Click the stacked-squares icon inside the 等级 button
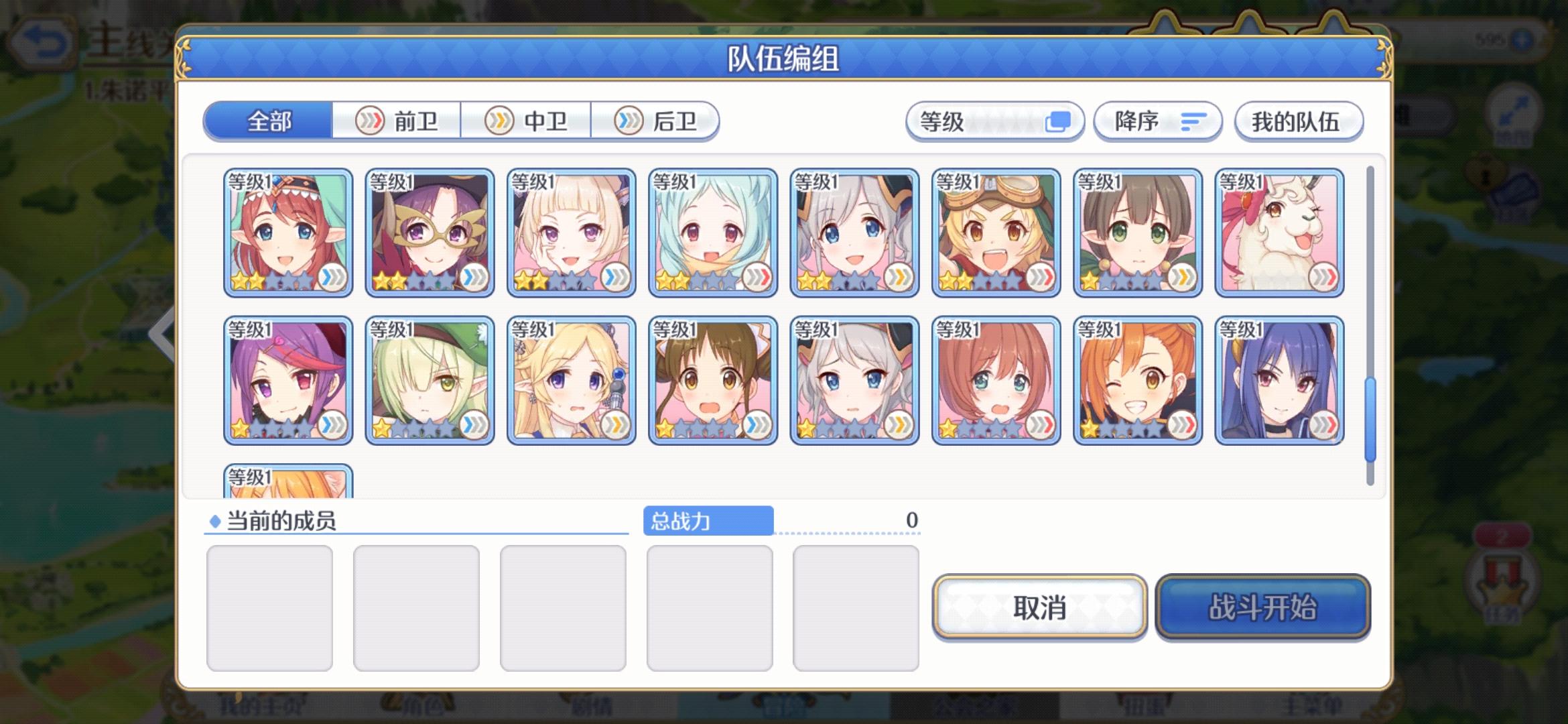The image size is (1568, 724). (x=1059, y=121)
